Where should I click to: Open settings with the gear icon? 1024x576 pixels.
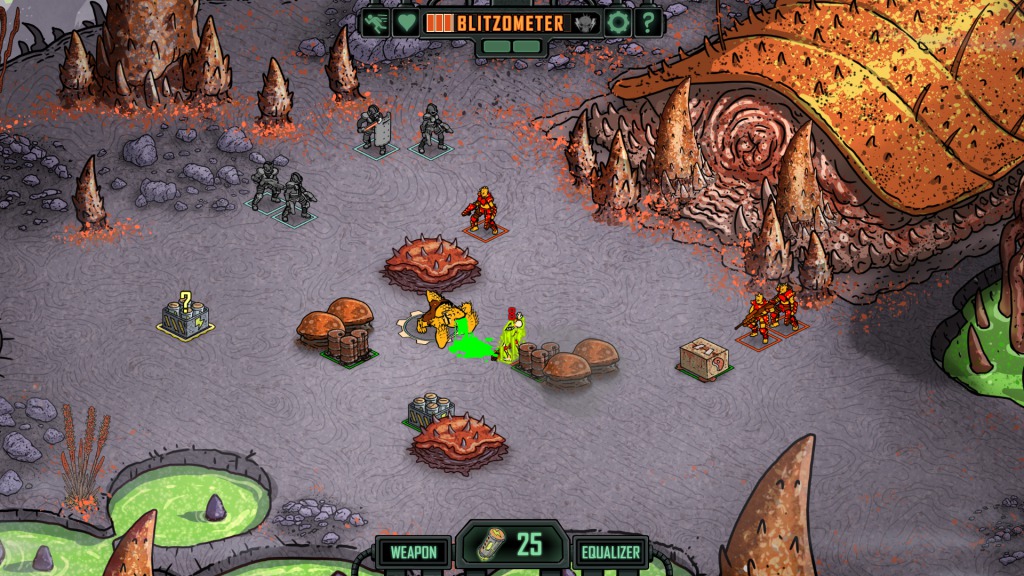click(618, 22)
